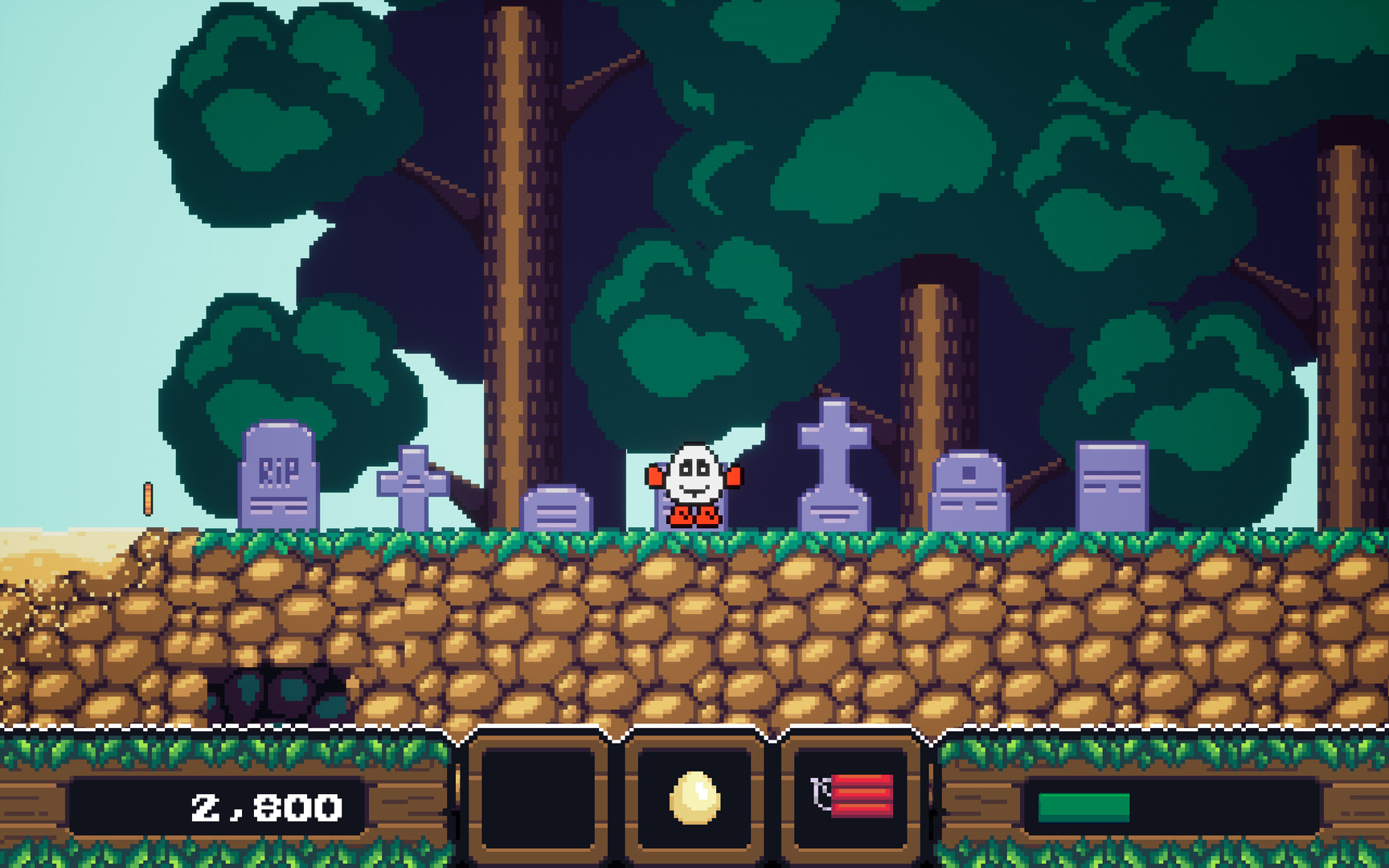This screenshot has width=1389, height=868.
Task: Click the central tree trunk
Action: [514, 241]
